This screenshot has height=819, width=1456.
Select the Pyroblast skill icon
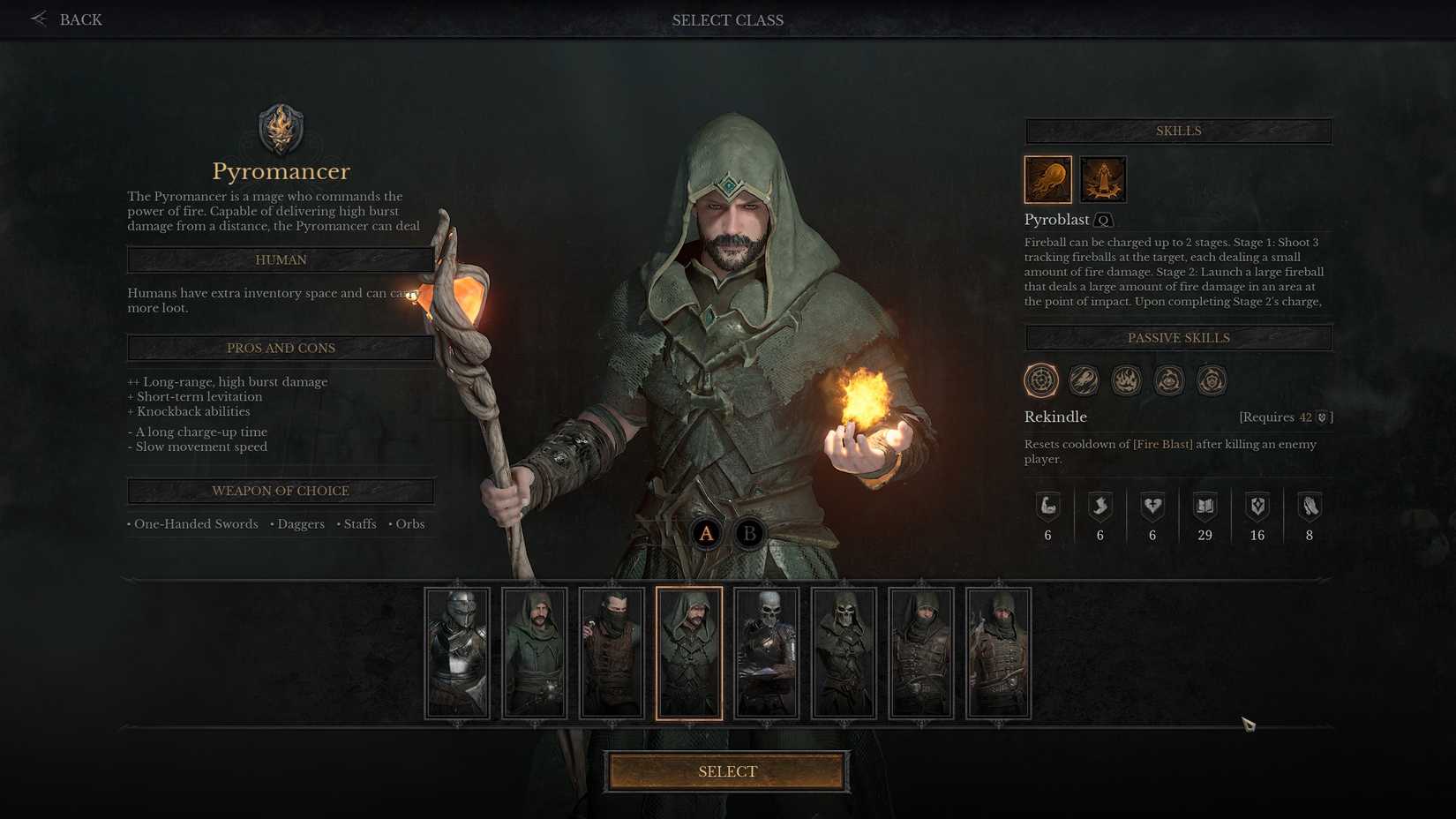tap(1047, 179)
